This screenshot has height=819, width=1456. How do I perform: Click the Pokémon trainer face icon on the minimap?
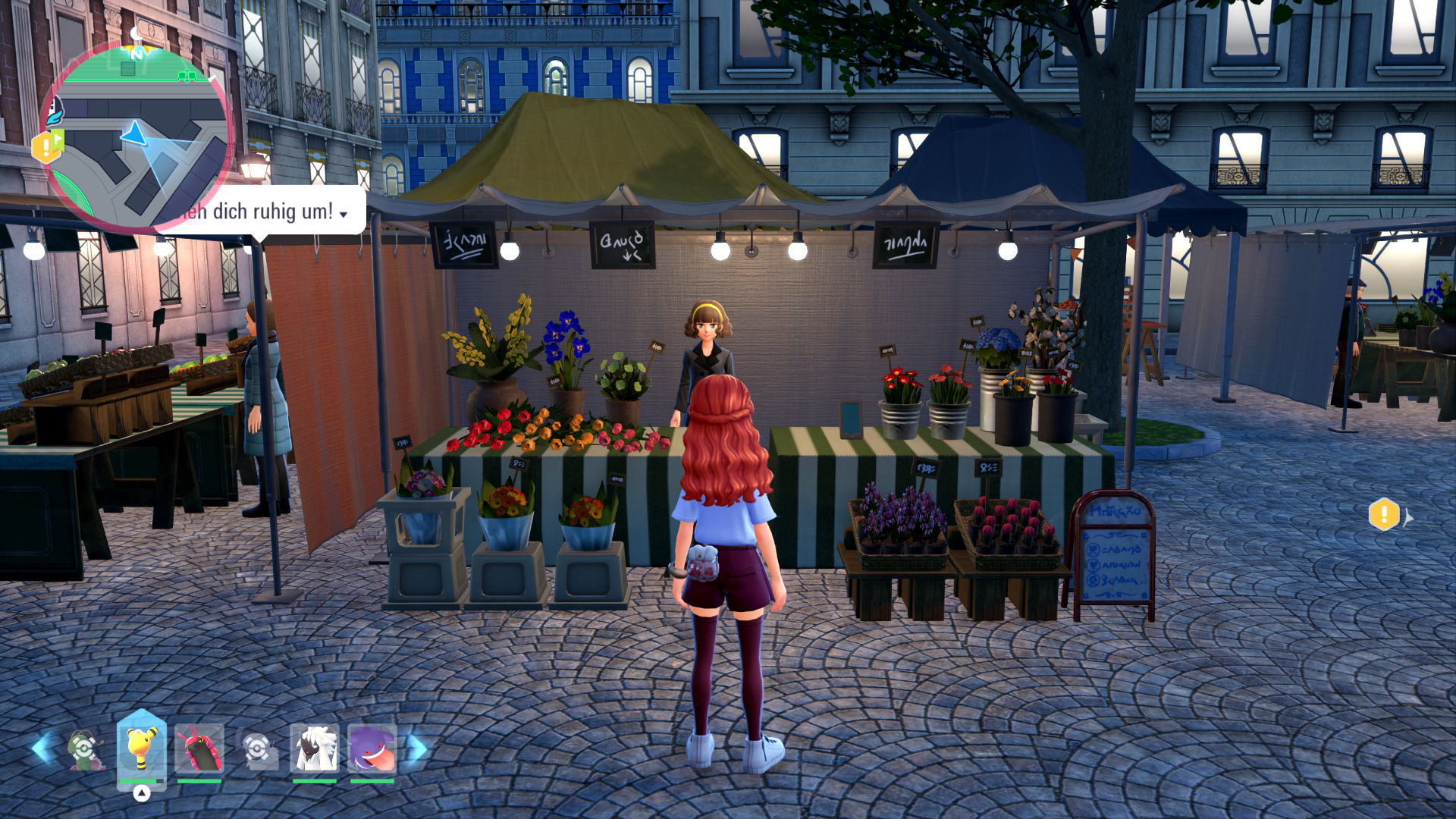tap(55, 112)
